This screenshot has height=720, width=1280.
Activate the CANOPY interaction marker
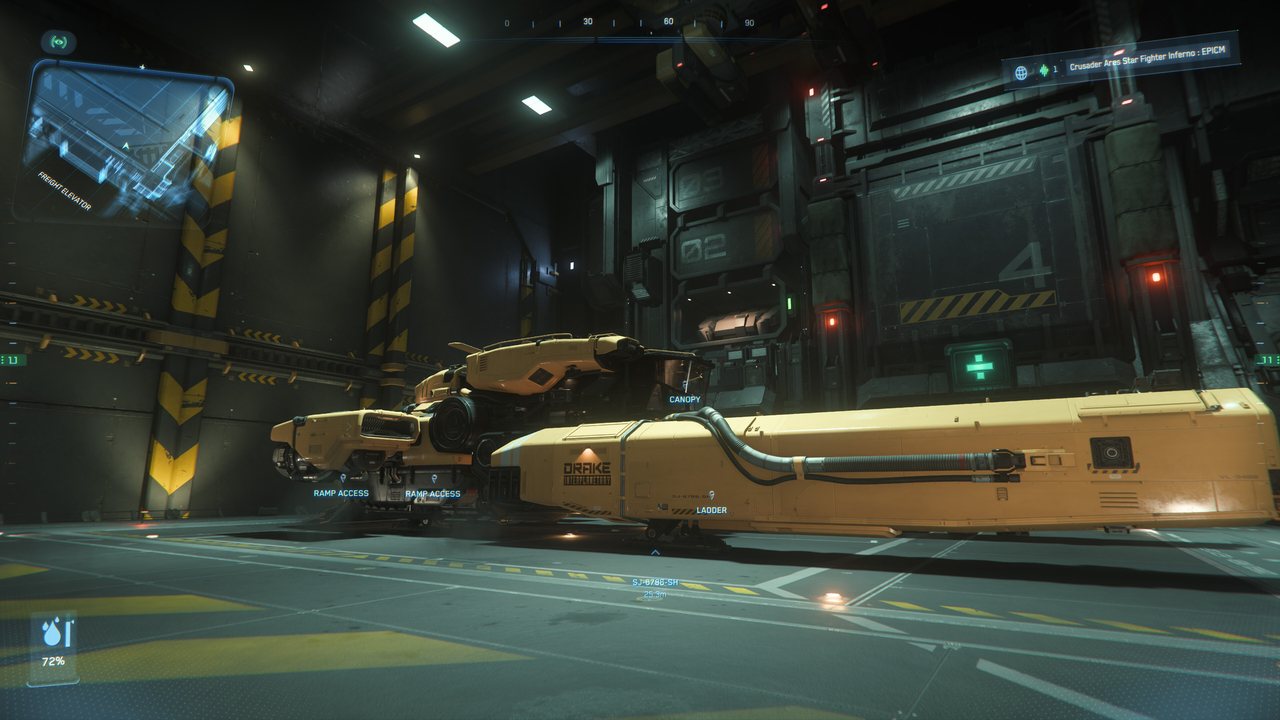tap(685, 386)
